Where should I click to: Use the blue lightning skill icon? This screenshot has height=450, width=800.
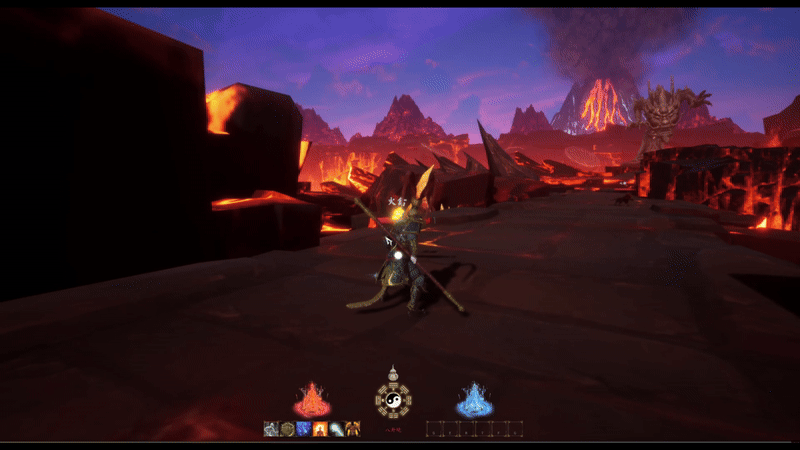pyautogui.click(x=303, y=429)
